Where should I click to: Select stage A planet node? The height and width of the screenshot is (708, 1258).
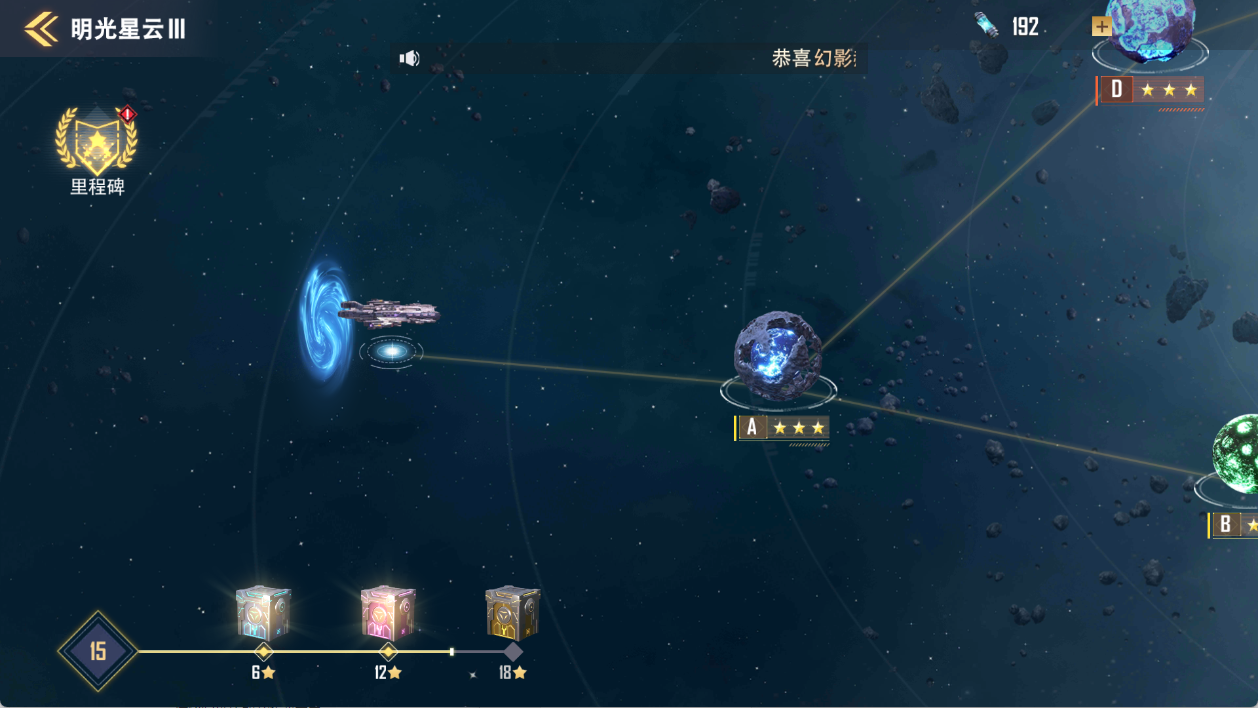click(778, 358)
